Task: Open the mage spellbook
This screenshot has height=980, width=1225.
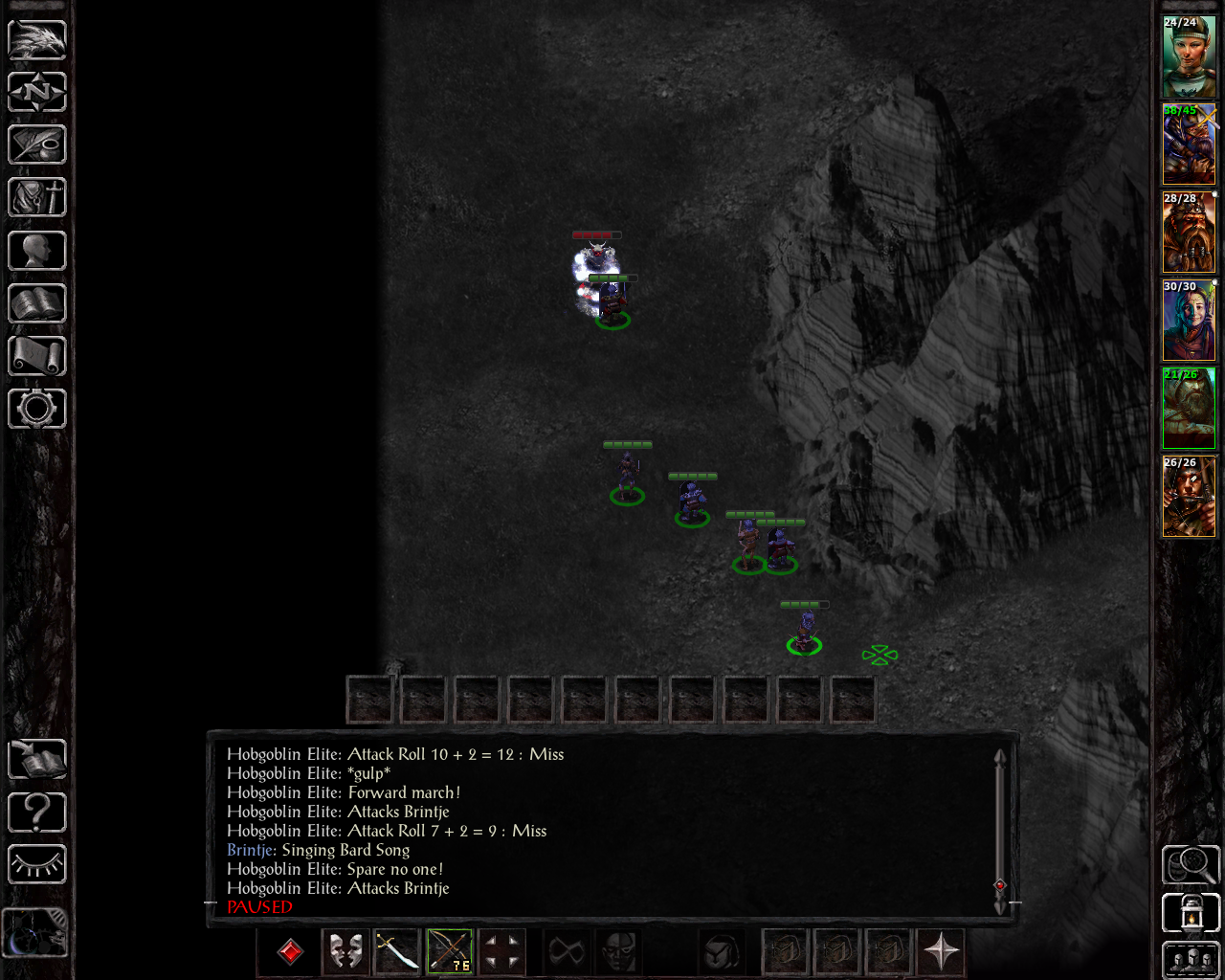Action: click(37, 303)
